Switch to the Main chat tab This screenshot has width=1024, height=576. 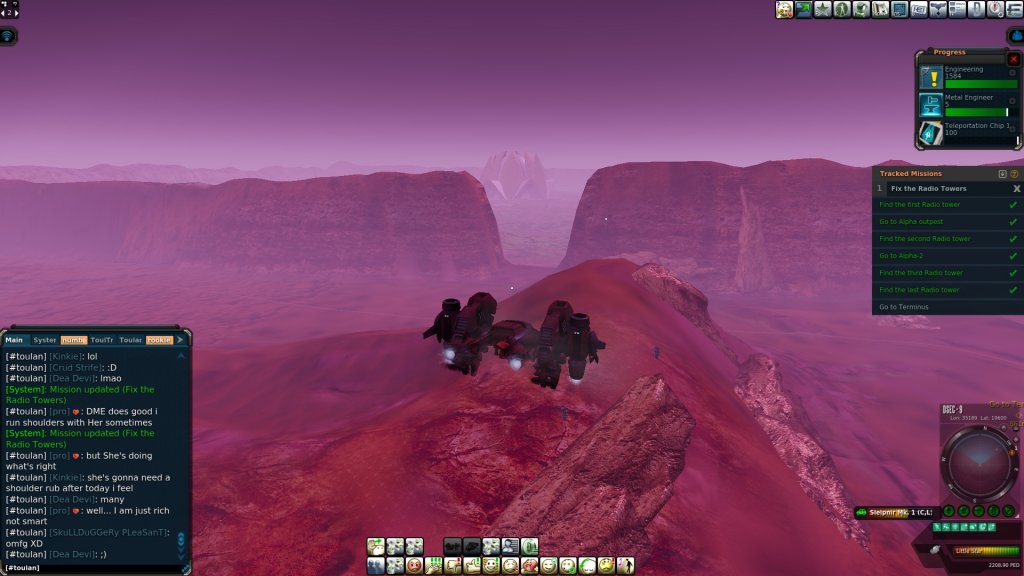[14, 340]
